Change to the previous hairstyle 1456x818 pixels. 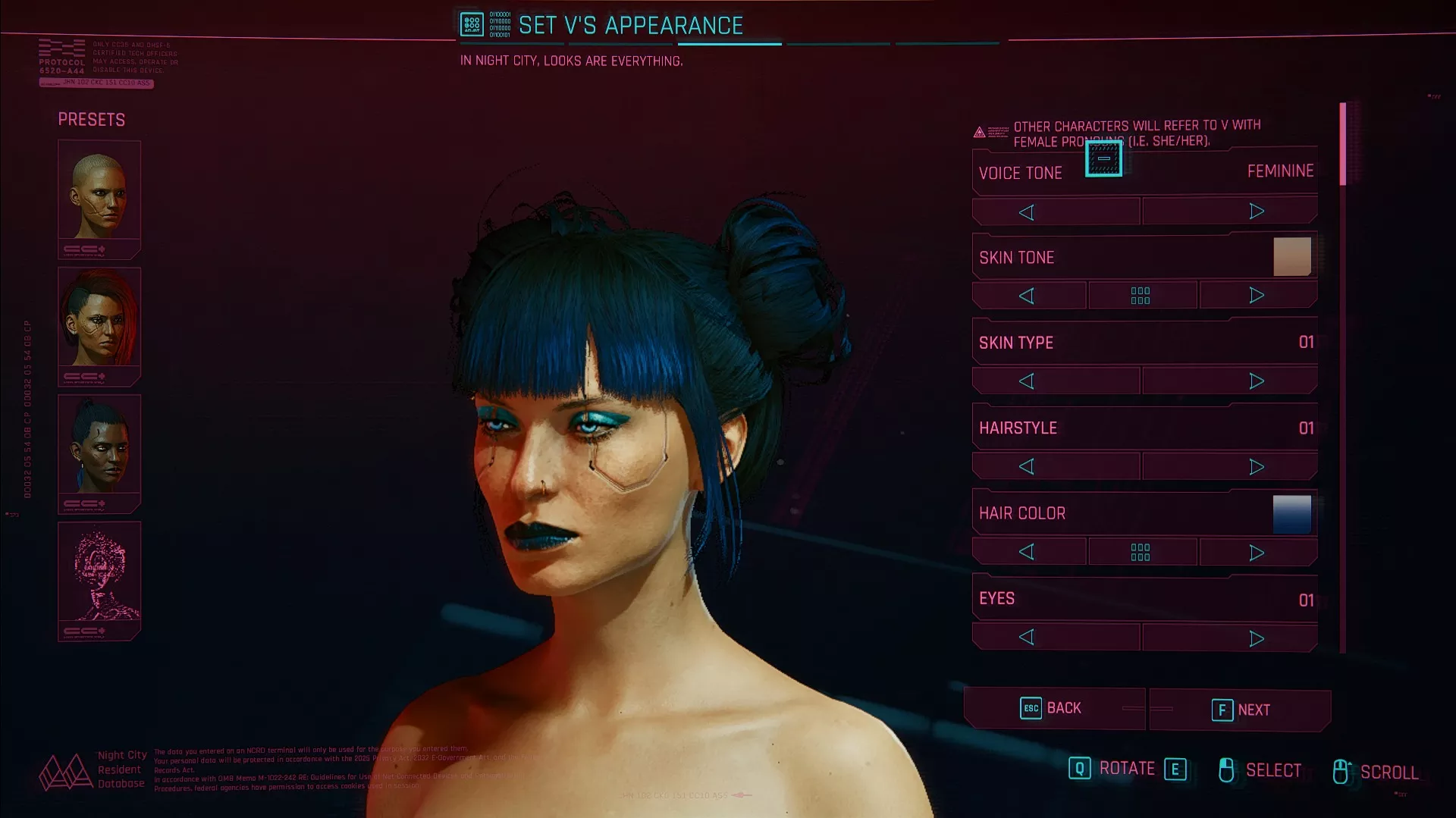1027,467
